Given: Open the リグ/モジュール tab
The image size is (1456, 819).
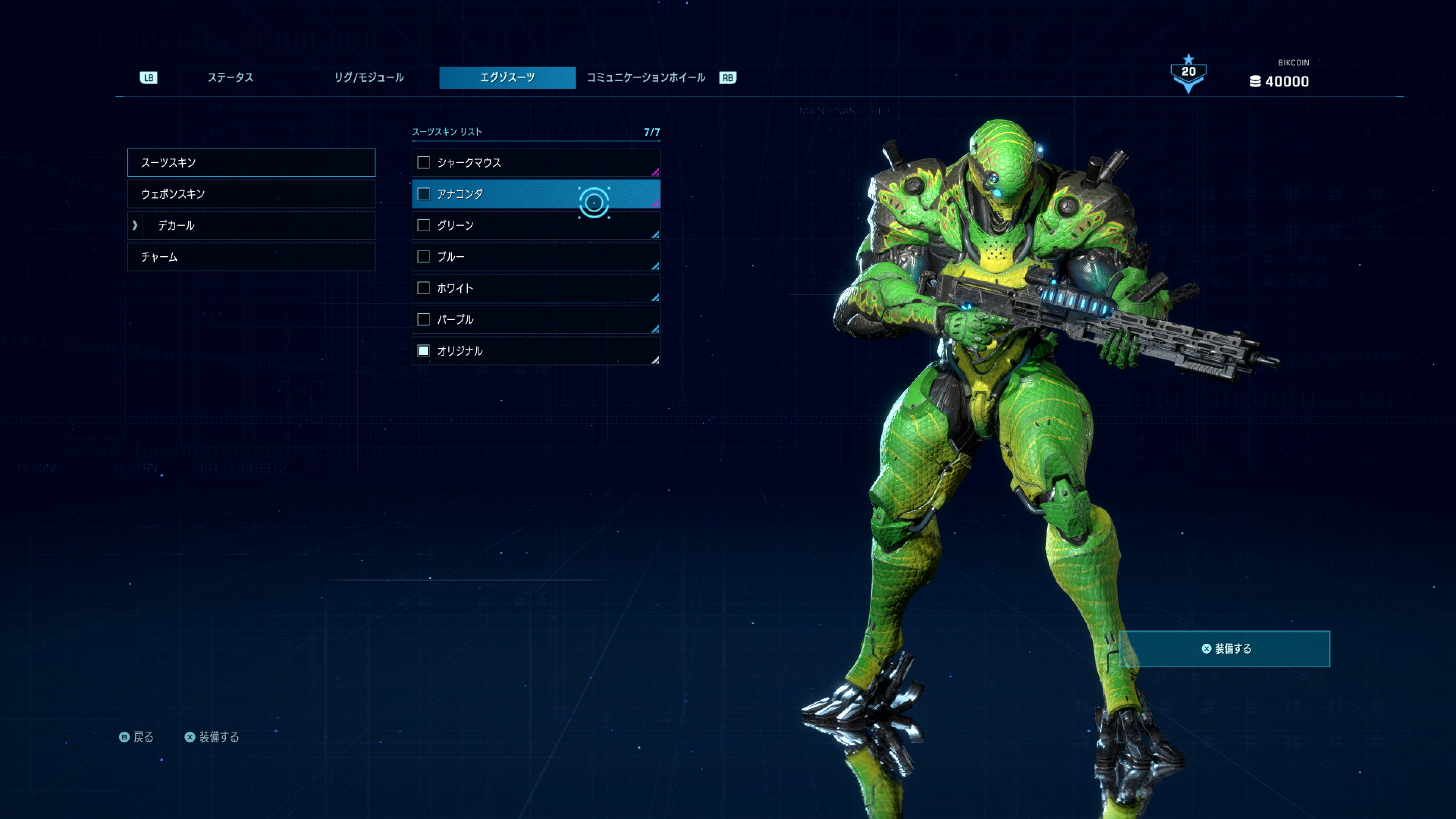Looking at the screenshot, I should coord(369,77).
